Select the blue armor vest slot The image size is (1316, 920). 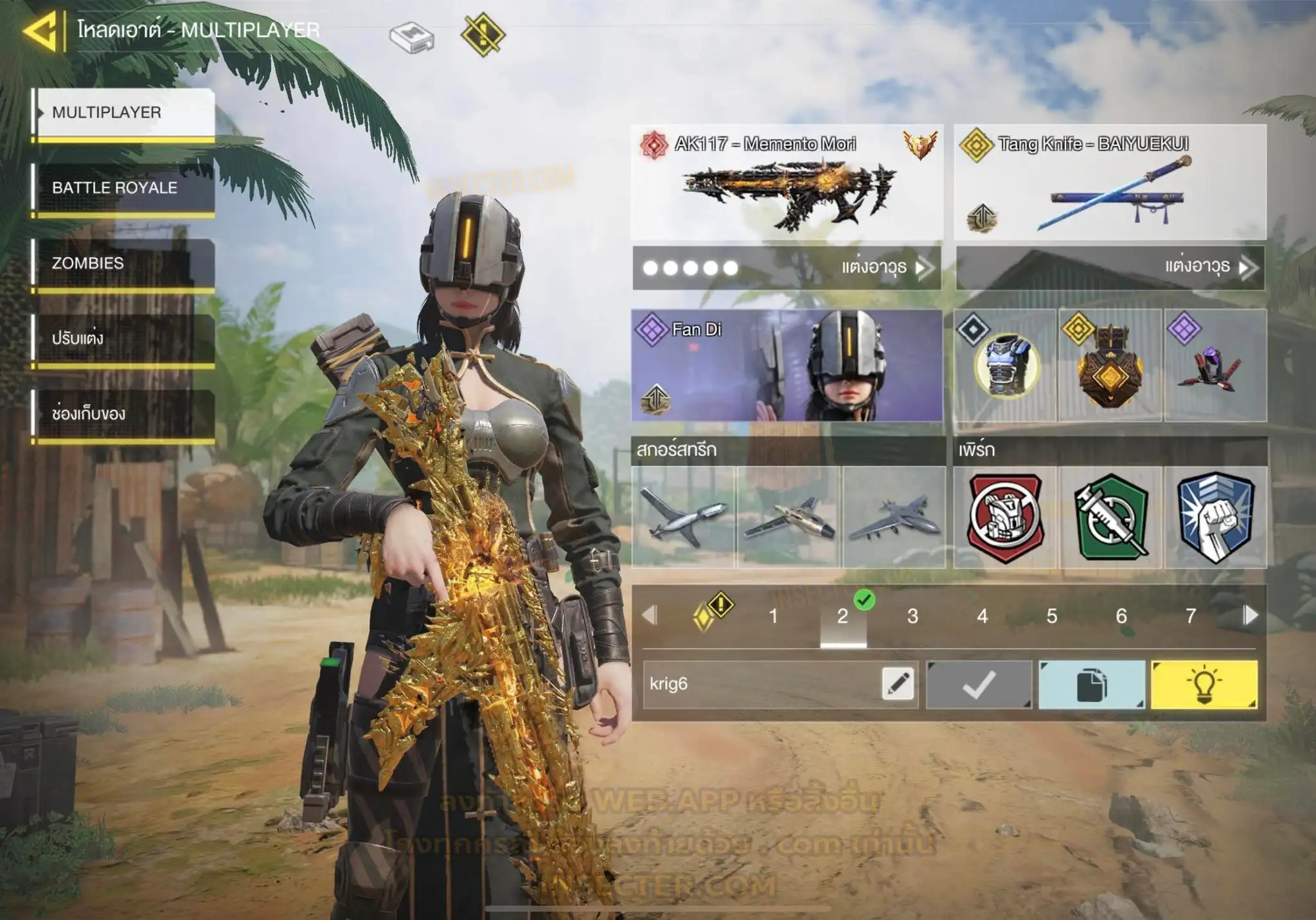tap(1005, 365)
